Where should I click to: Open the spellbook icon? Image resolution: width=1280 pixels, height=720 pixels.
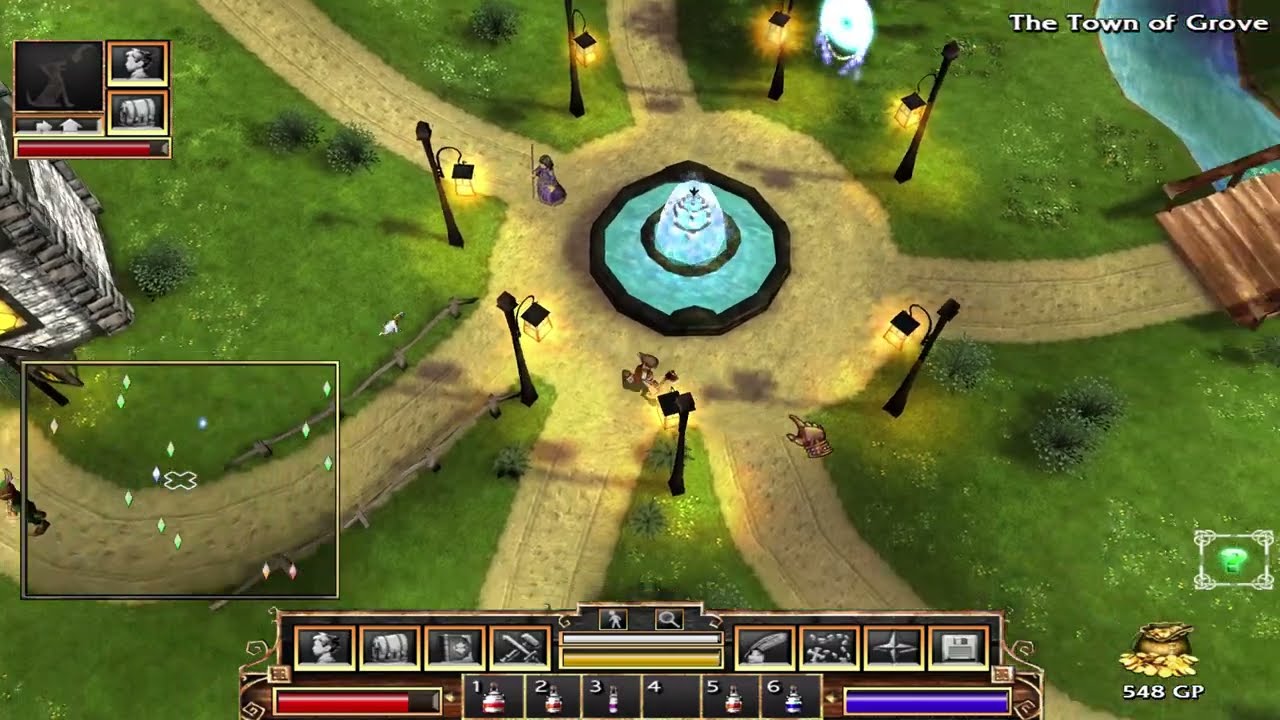click(455, 648)
